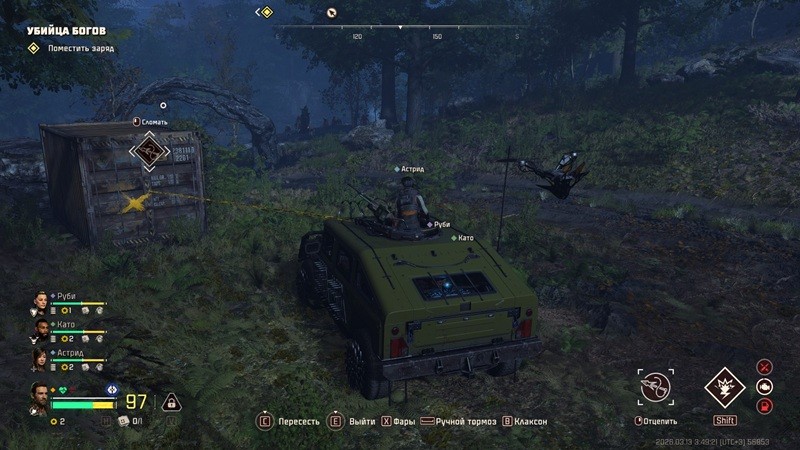The image size is (800, 450).
Task: Select squadmate Астрид's portrait
Action: (39, 359)
